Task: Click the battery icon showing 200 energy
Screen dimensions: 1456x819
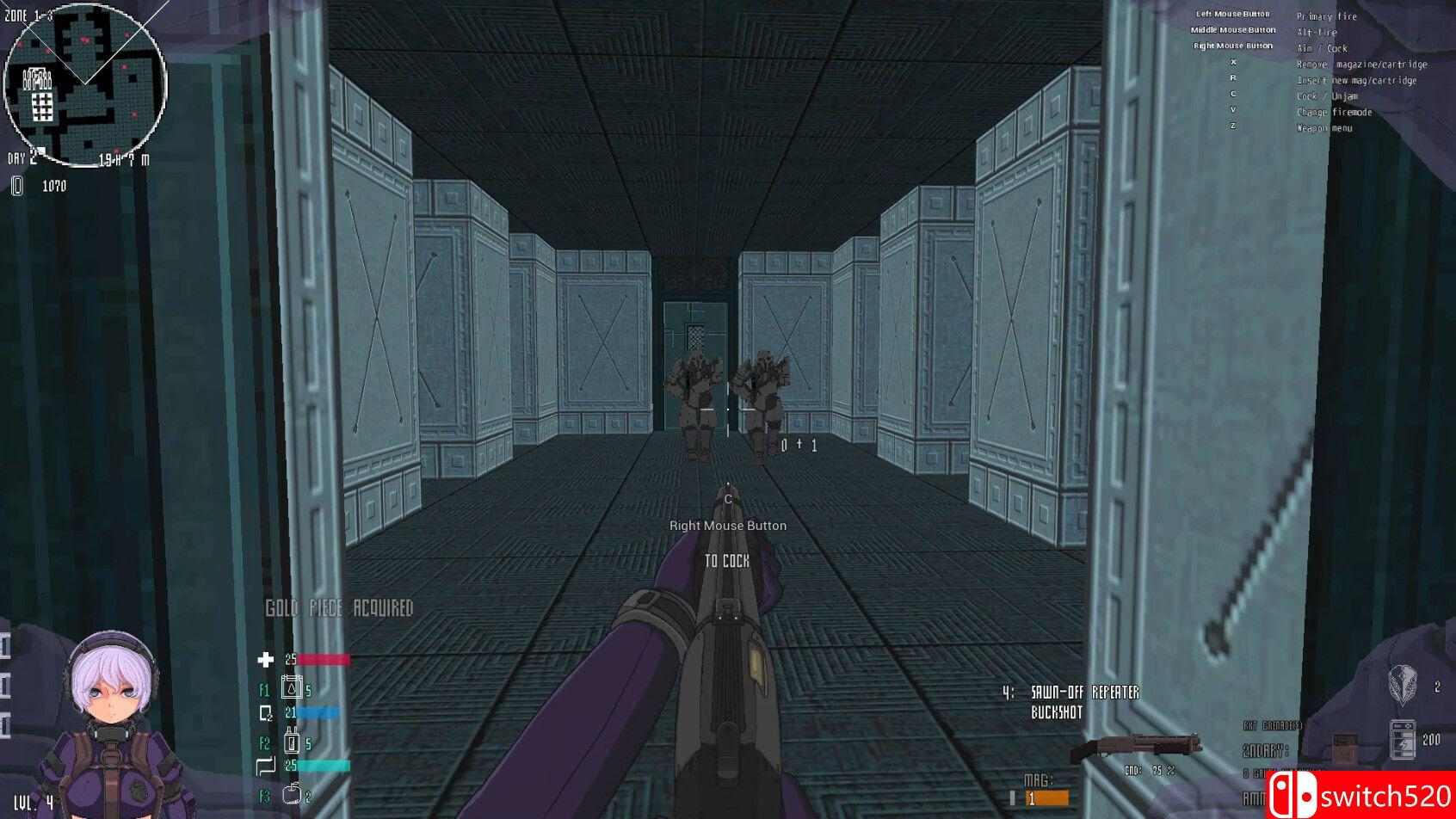Action: 1403,738
